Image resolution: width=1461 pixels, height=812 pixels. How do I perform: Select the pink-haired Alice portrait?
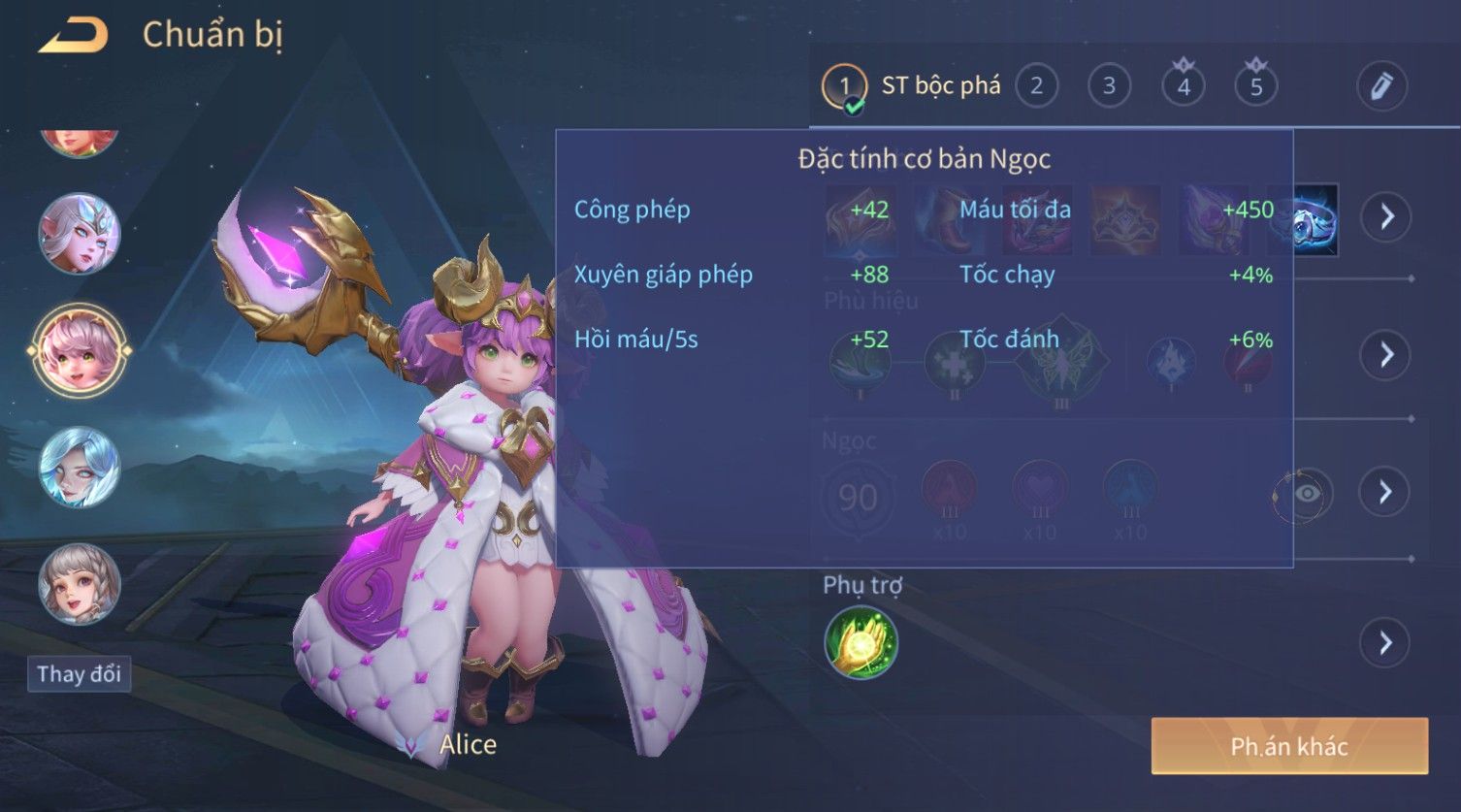[x=80, y=349]
